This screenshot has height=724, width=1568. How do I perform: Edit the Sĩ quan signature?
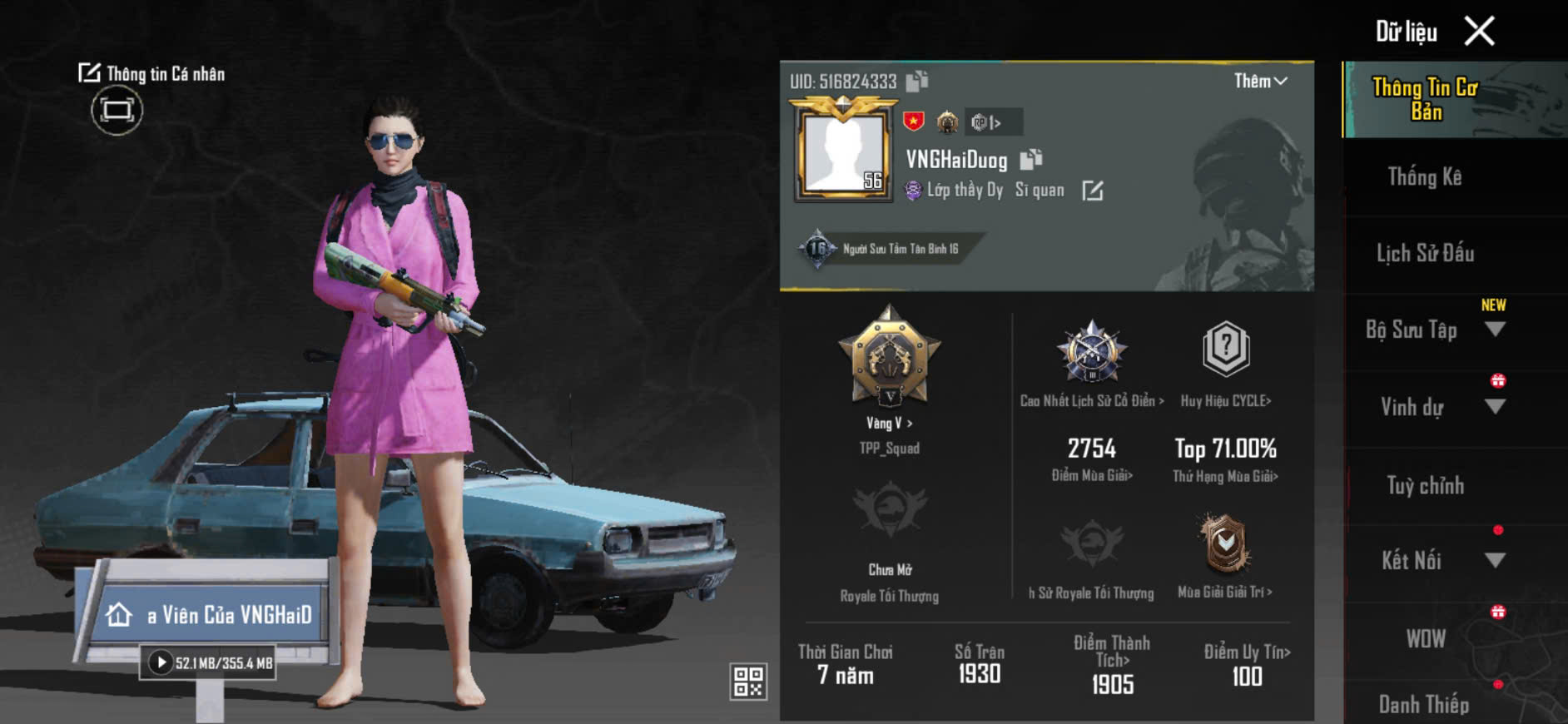[1093, 191]
